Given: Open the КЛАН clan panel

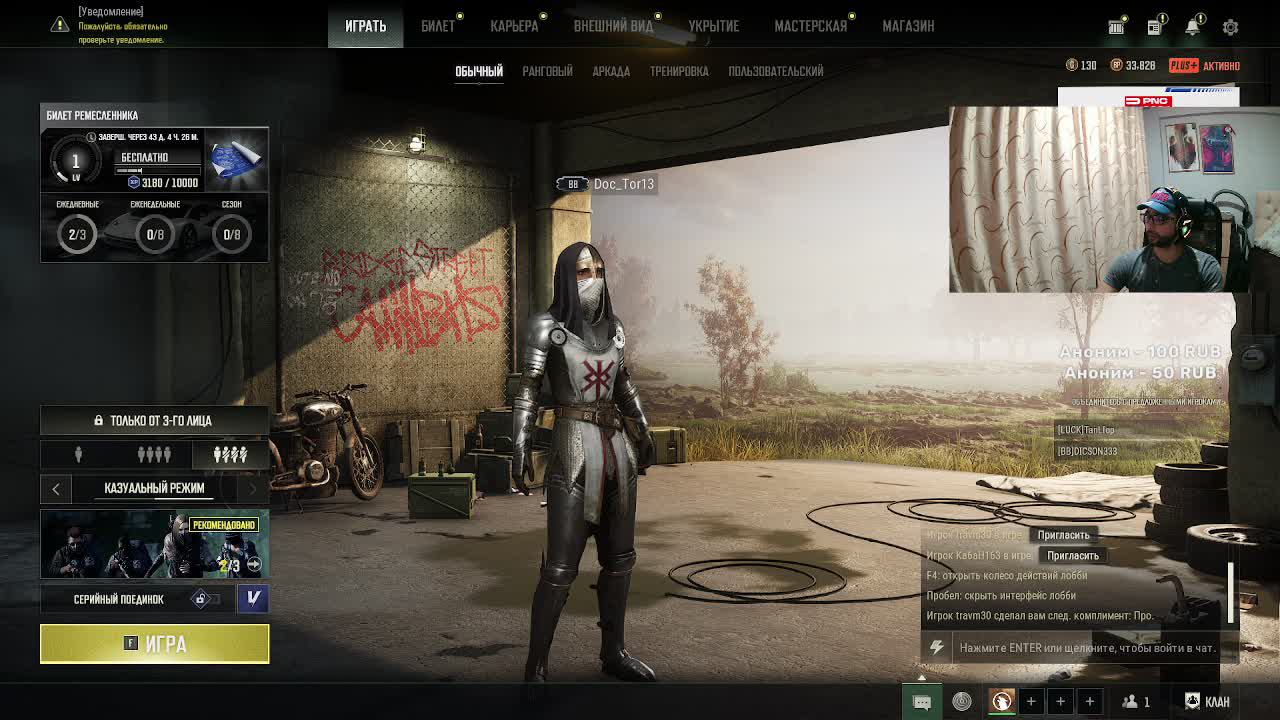Looking at the screenshot, I should [x=1207, y=701].
